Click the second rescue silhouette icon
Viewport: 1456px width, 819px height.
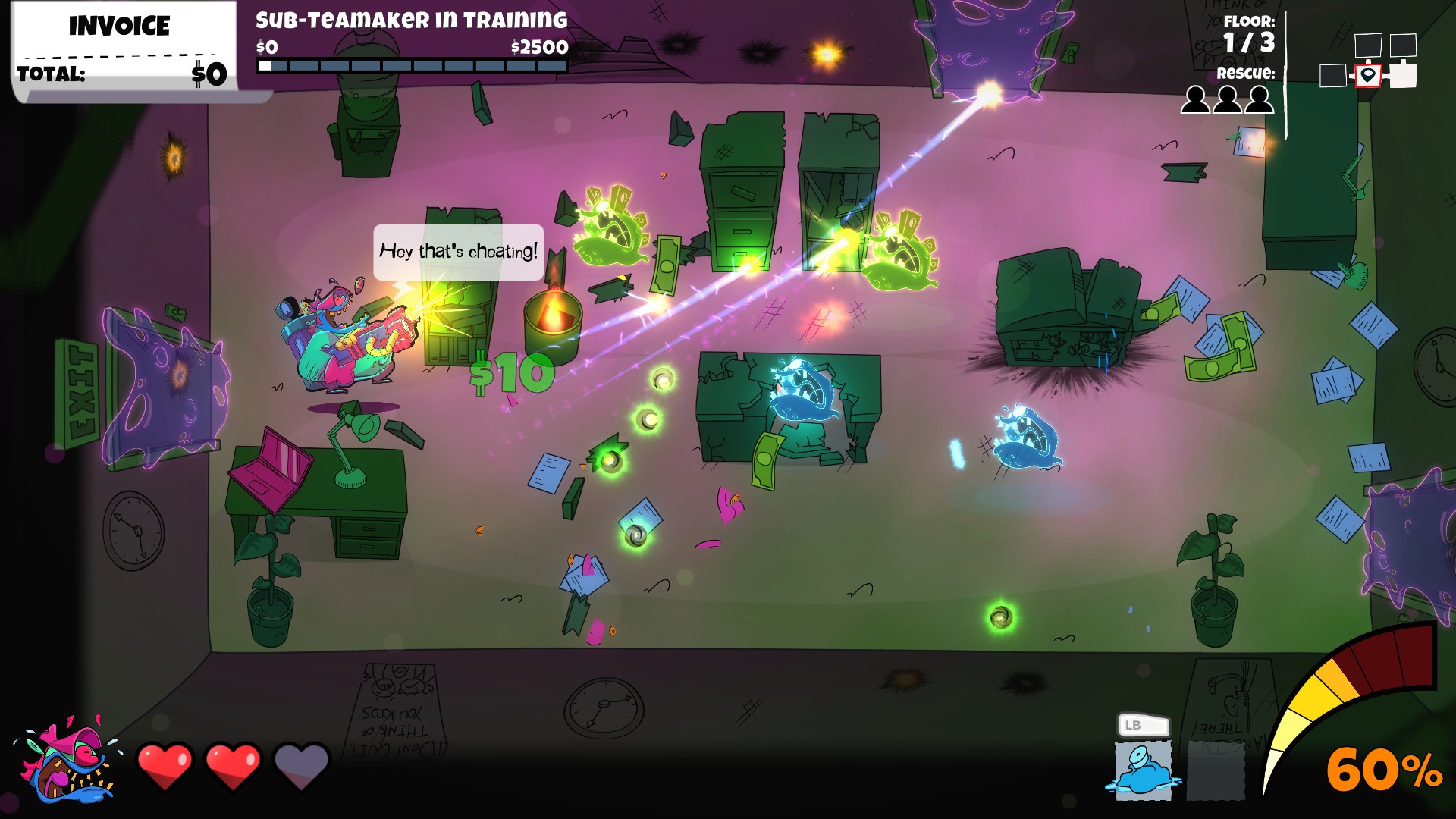[x=1228, y=99]
